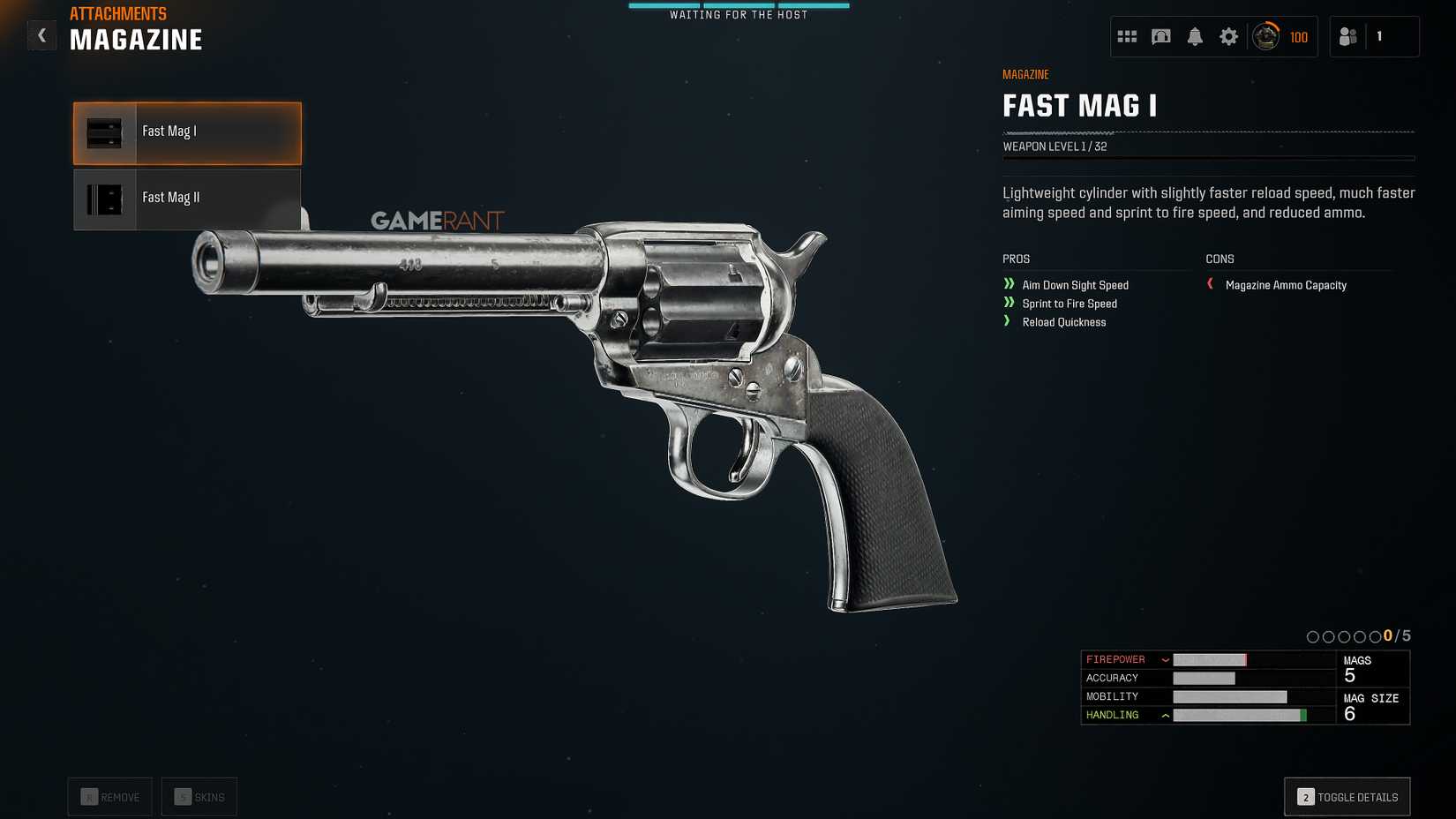1456x819 pixels.
Task: Open the main menu grid icon
Action: [x=1127, y=36]
